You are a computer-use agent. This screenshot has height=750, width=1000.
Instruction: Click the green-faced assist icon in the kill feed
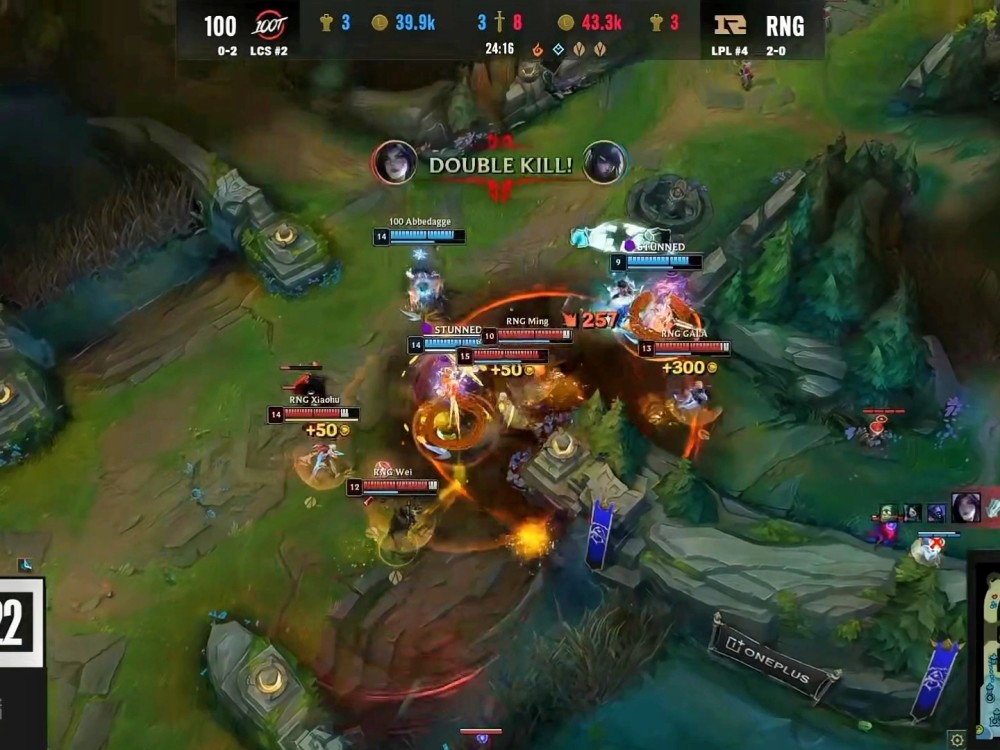tap(887, 512)
